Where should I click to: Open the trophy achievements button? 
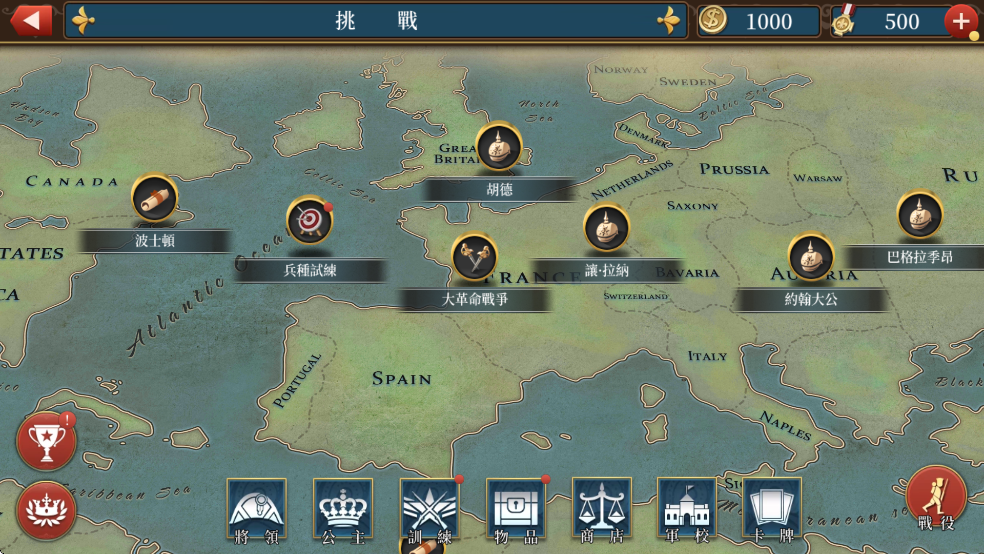pyautogui.click(x=46, y=441)
